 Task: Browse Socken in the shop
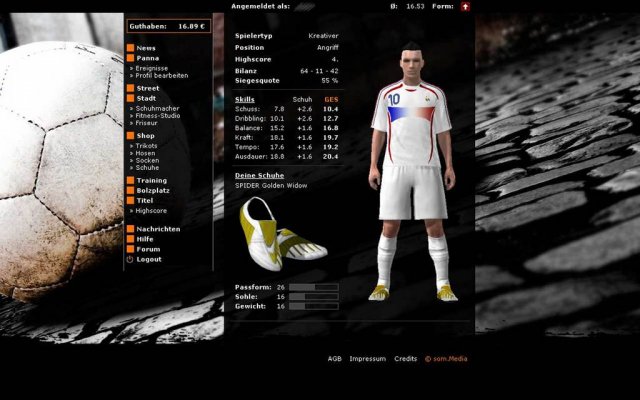pos(147,160)
